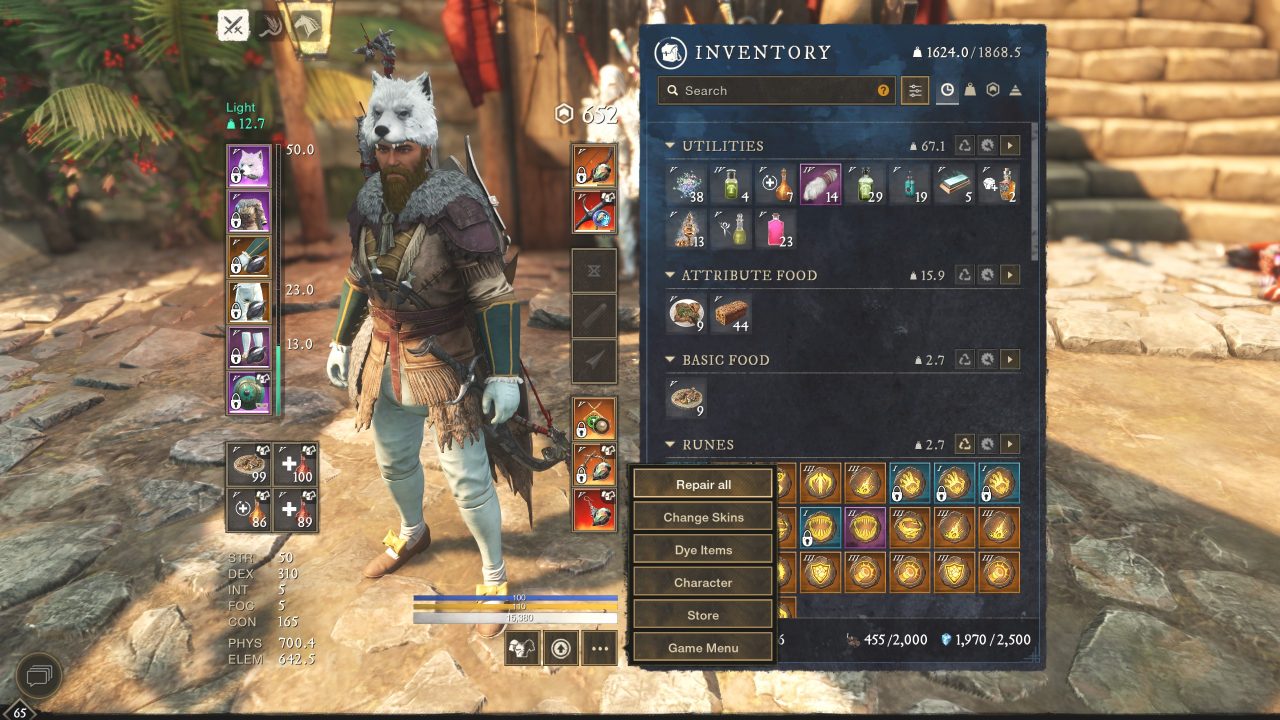Image resolution: width=1280 pixels, height=720 pixels.
Task: Expand the Basic Food section chevron
Action: [x=668, y=359]
